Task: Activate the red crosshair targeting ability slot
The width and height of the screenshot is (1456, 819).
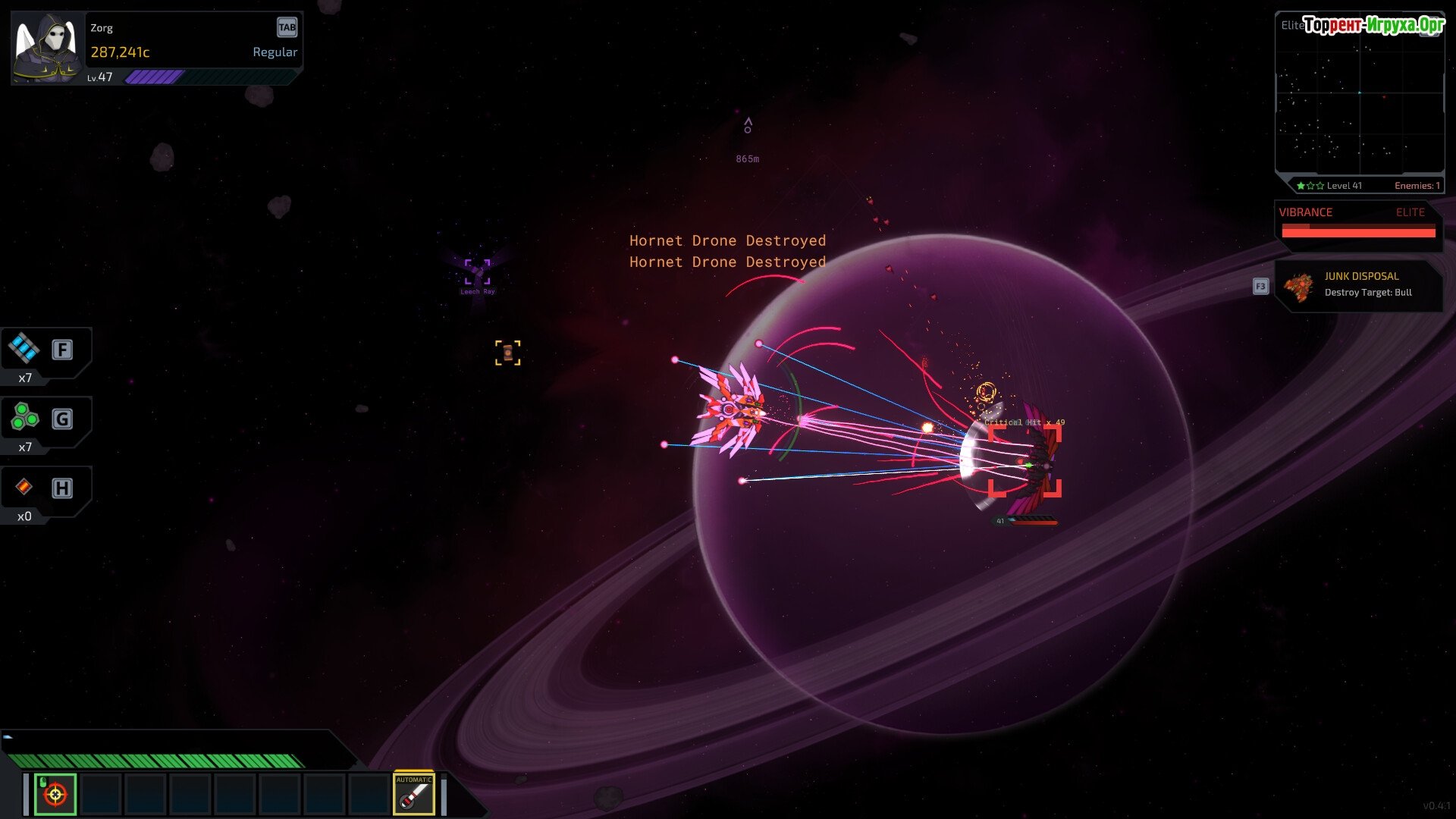Action: click(55, 794)
